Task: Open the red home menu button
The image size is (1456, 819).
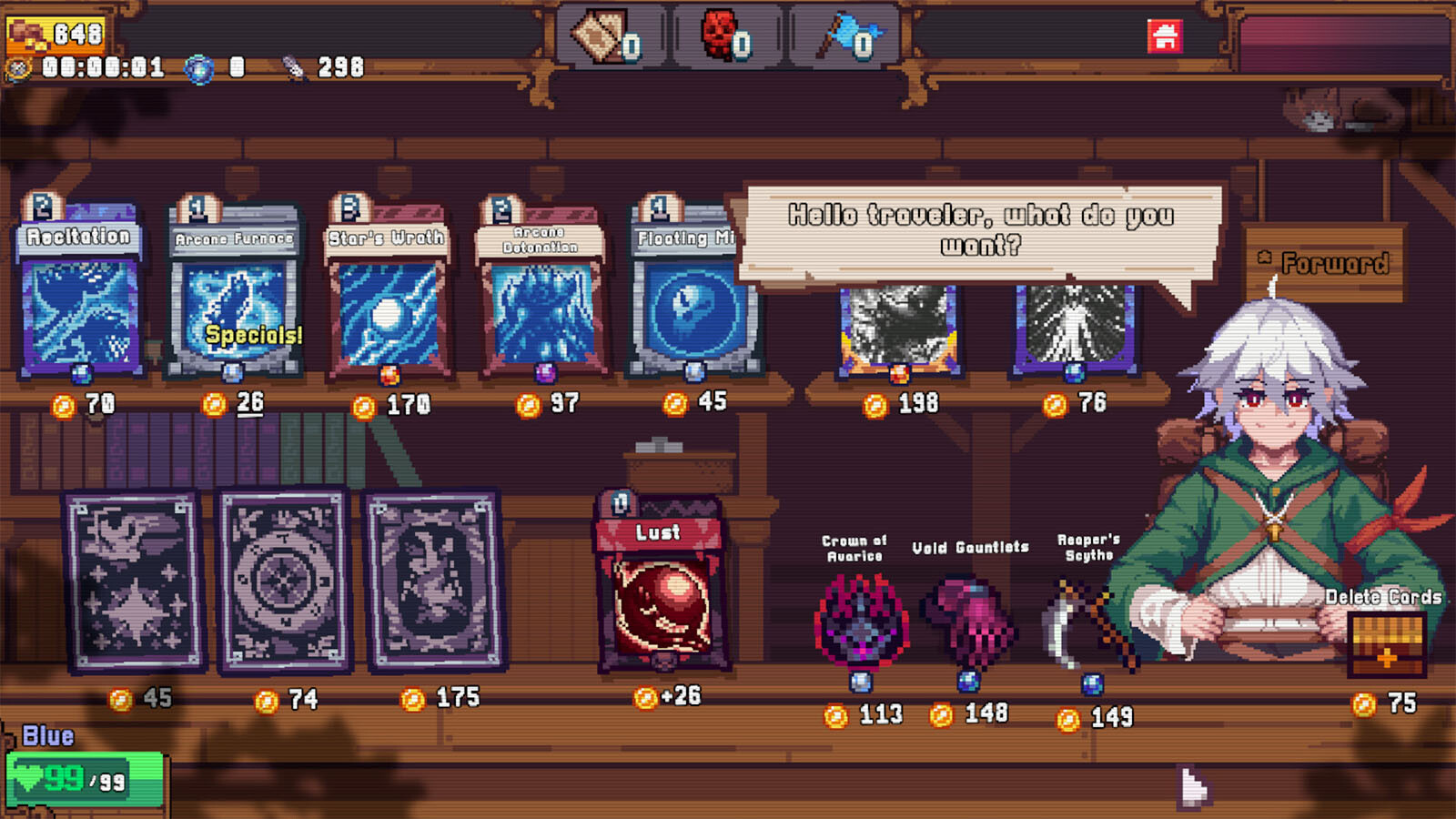Action: (1165, 37)
